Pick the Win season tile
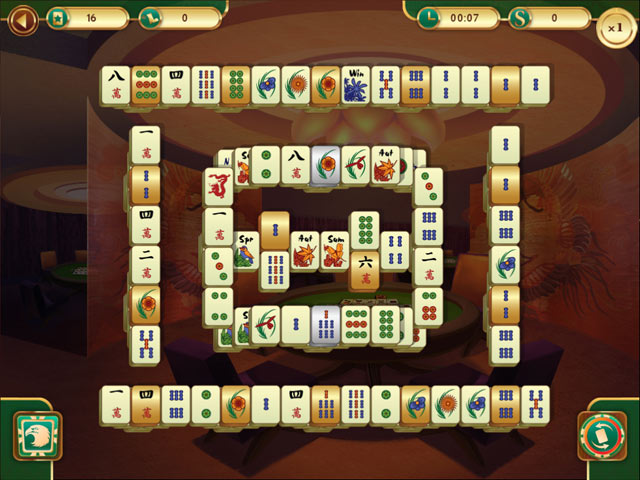This screenshot has height=480, width=640. coord(355,84)
